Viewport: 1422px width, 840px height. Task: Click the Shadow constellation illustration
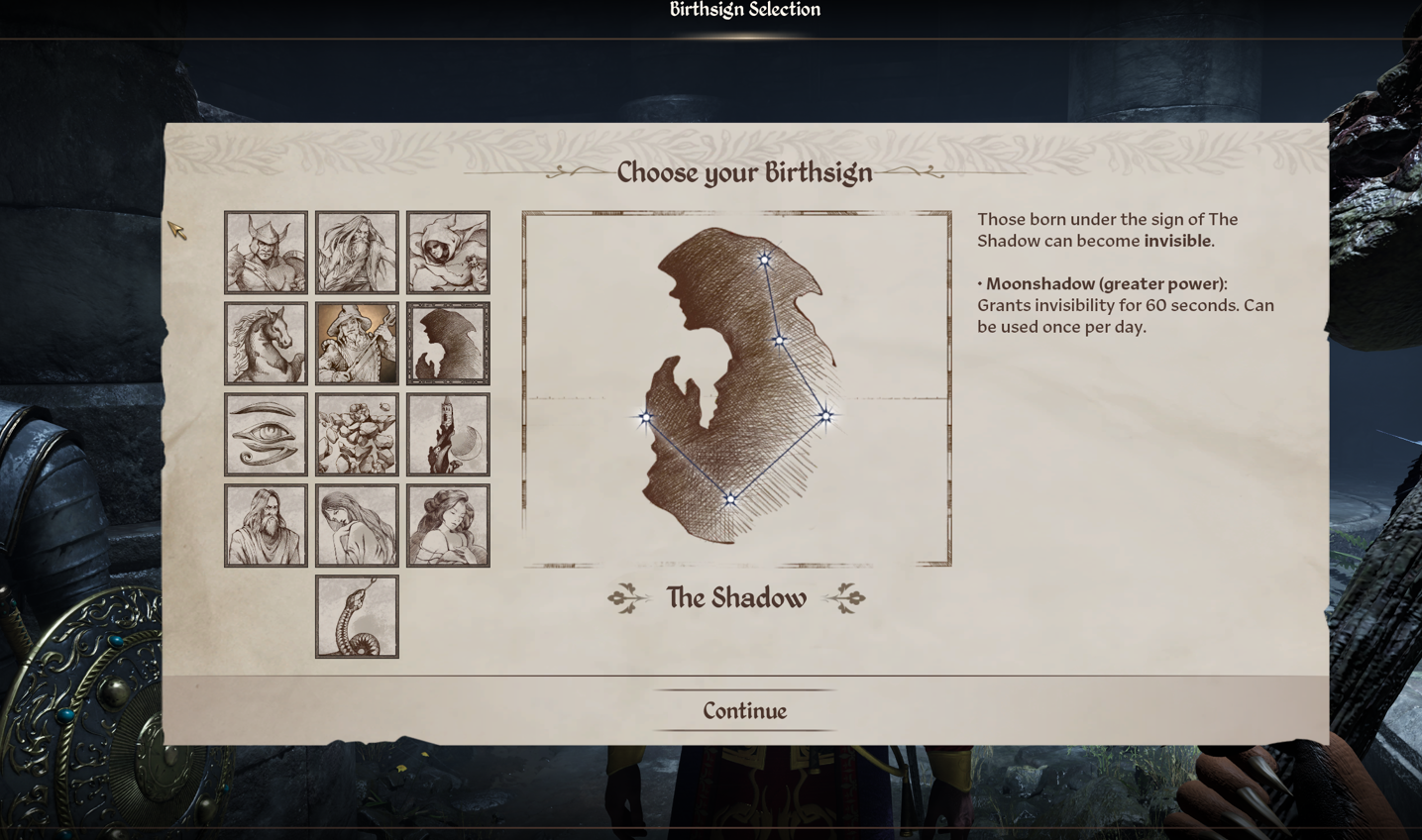[x=735, y=386]
